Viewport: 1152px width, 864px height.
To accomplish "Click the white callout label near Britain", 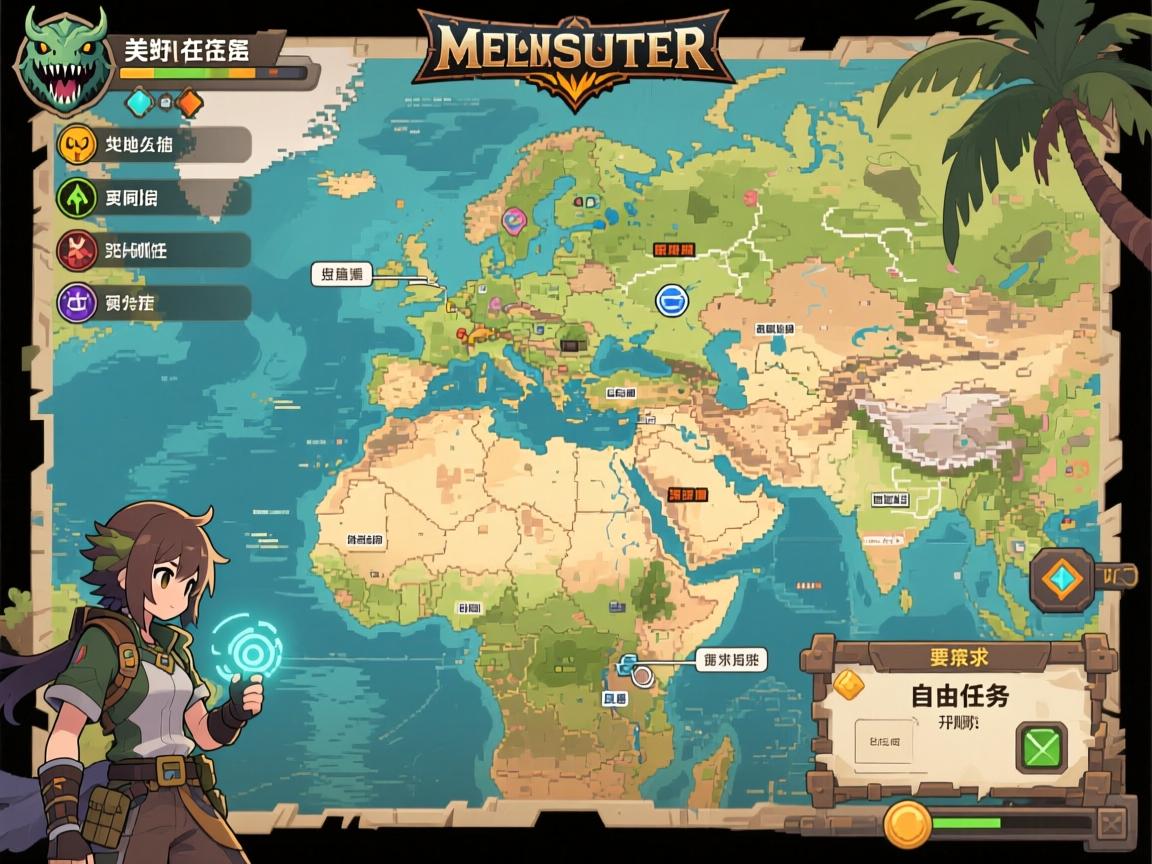I will click(341, 274).
